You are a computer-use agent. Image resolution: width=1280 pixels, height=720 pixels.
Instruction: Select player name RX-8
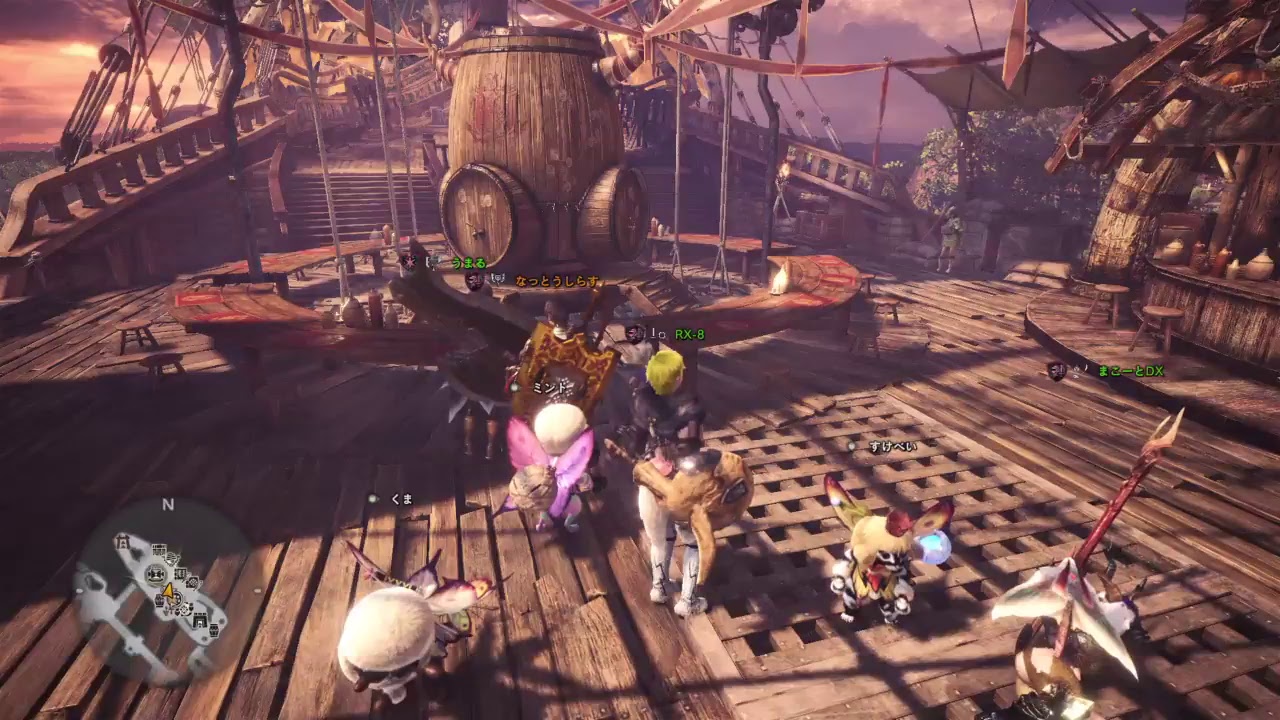click(690, 334)
